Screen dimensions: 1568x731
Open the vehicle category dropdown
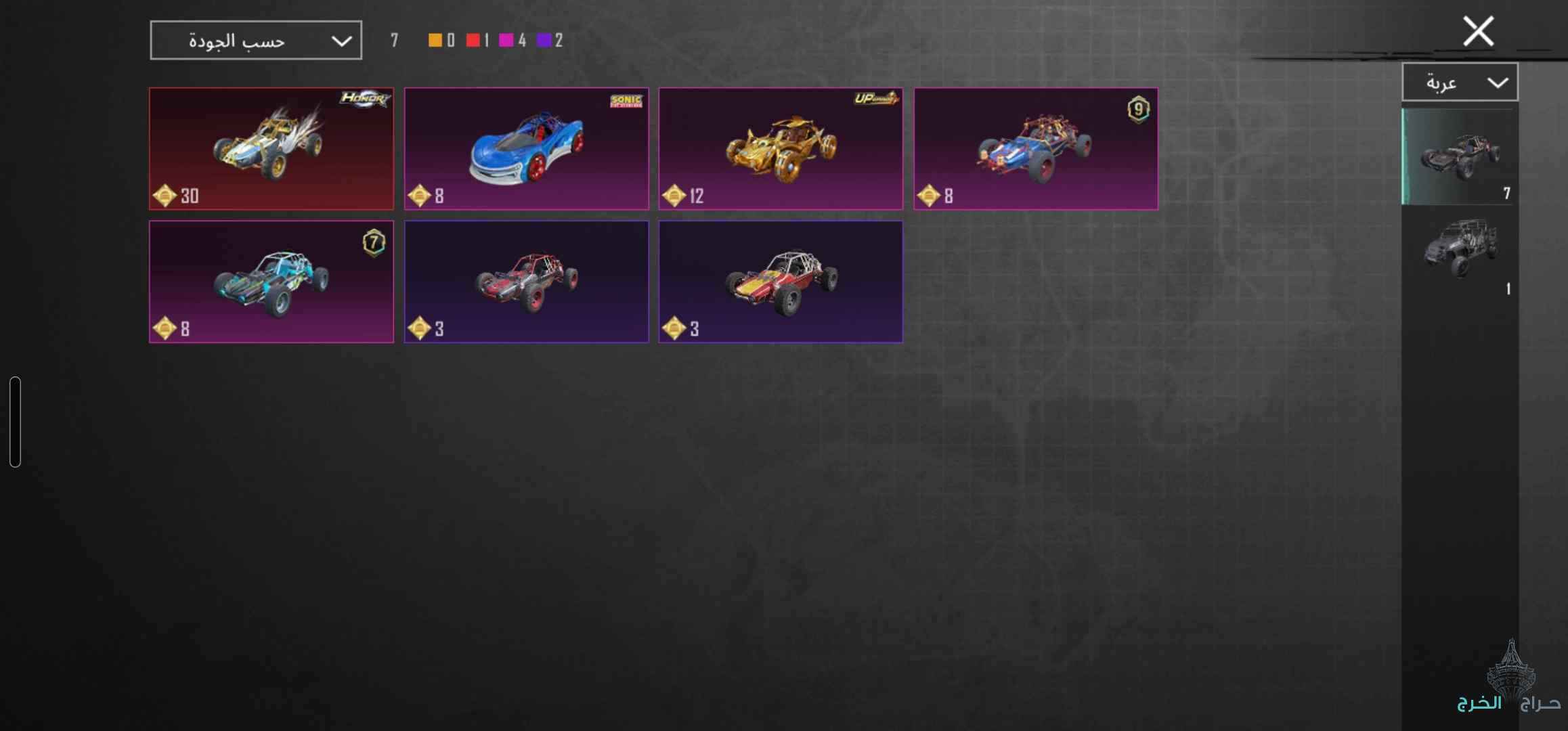pyautogui.click(x=1459, y=83)
